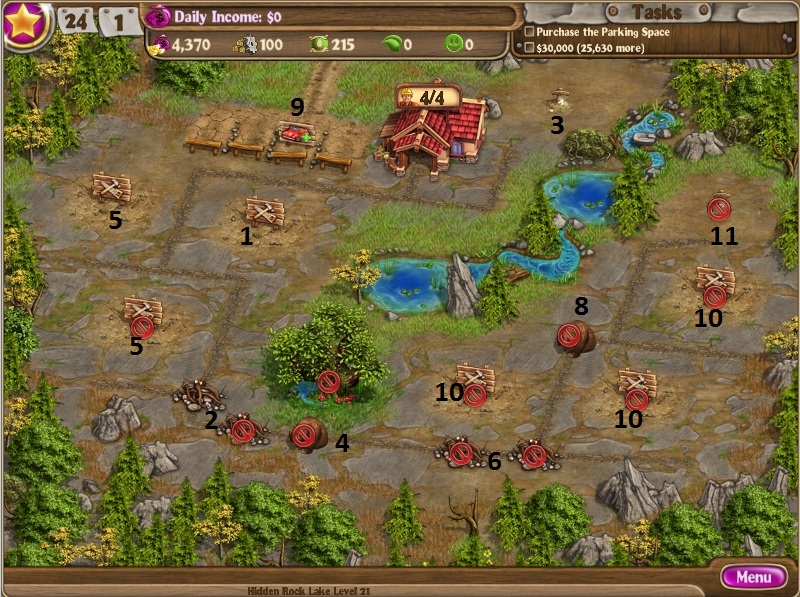Click the workers' house 4/4 badge
The image size is (800, 597).
click(x=430, y=98)
